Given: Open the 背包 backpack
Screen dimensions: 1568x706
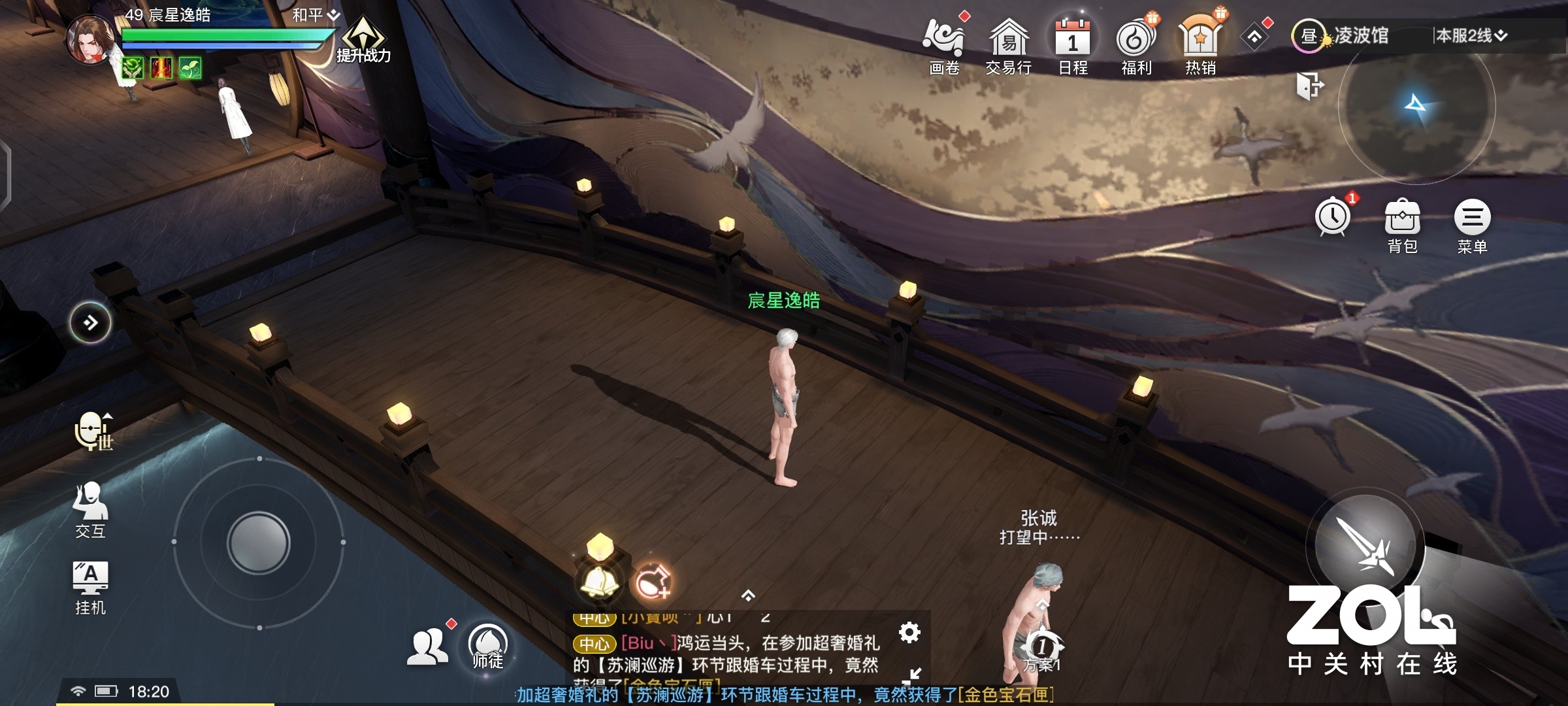Looking at the screenshot, I should point(1402,222).
